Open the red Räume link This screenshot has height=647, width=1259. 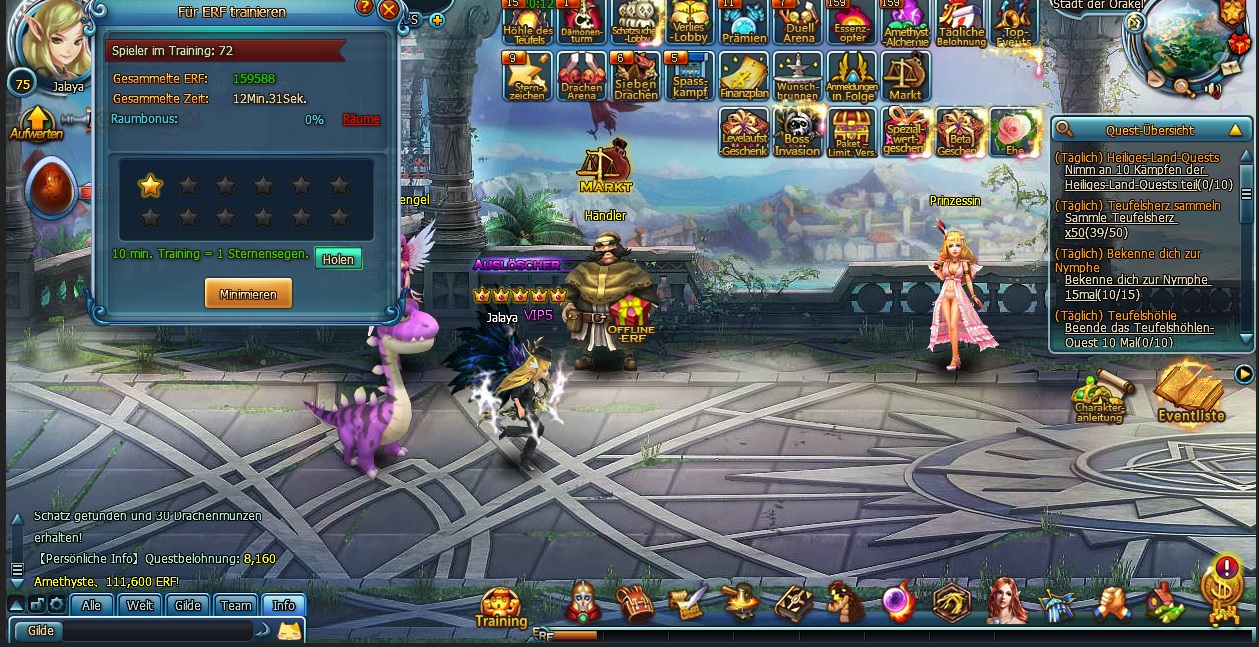coord(361,120)
